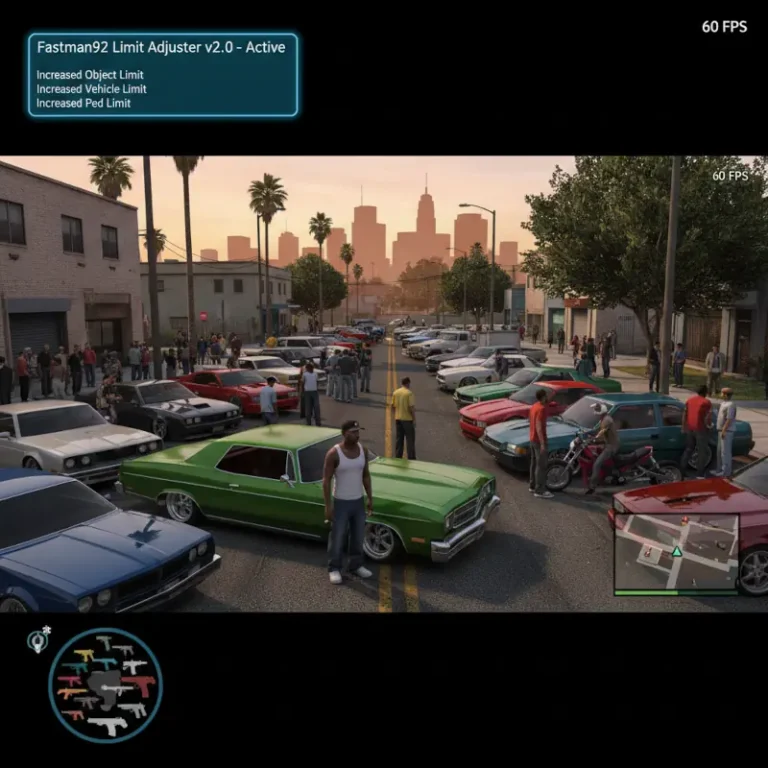Choose the large red pistol in weapon wheel
The width and height of the screenshot is (768, 768).
click(x=141, y=684)
